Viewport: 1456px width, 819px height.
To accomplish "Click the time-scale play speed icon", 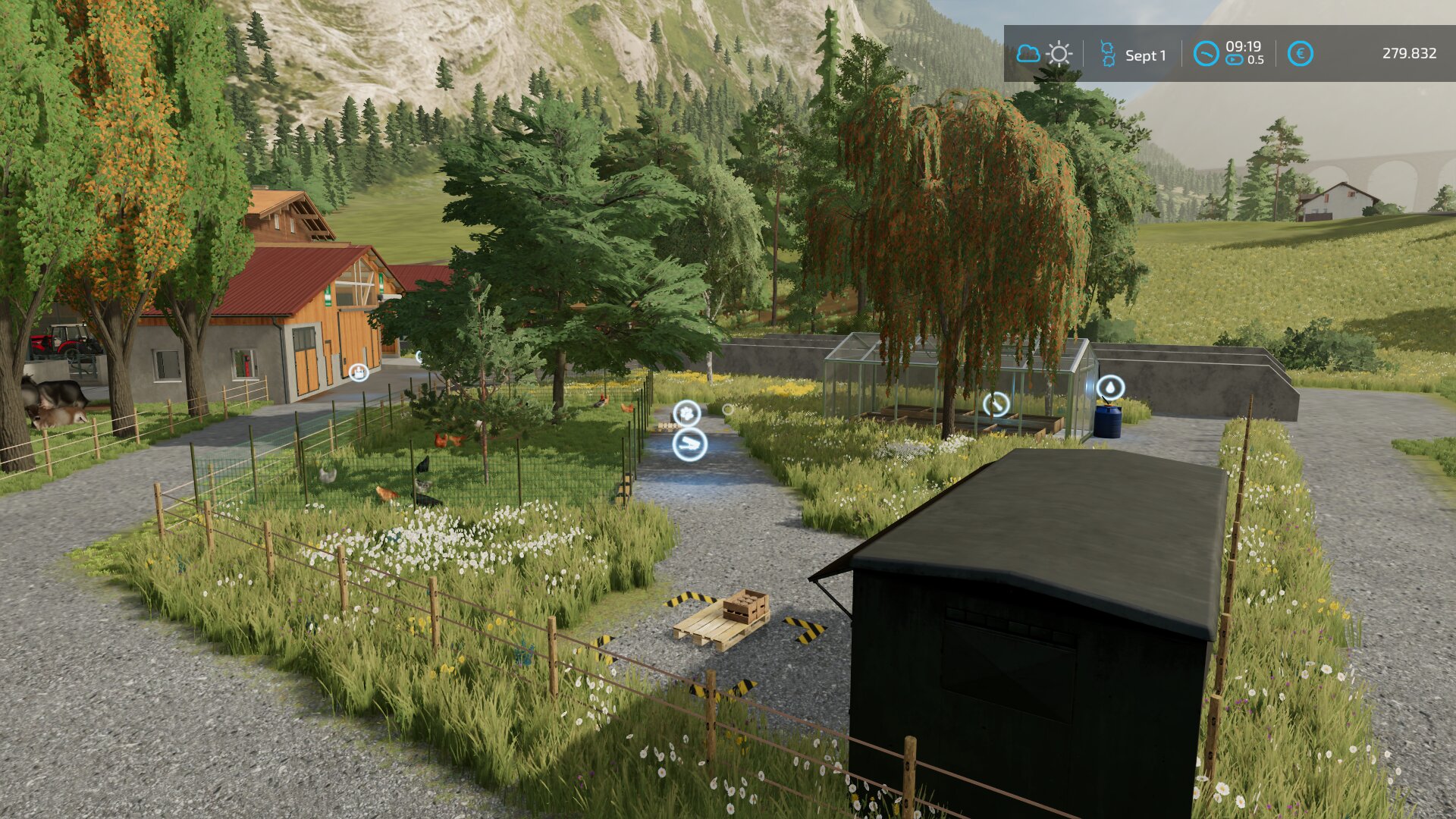I will point(1235,60).
